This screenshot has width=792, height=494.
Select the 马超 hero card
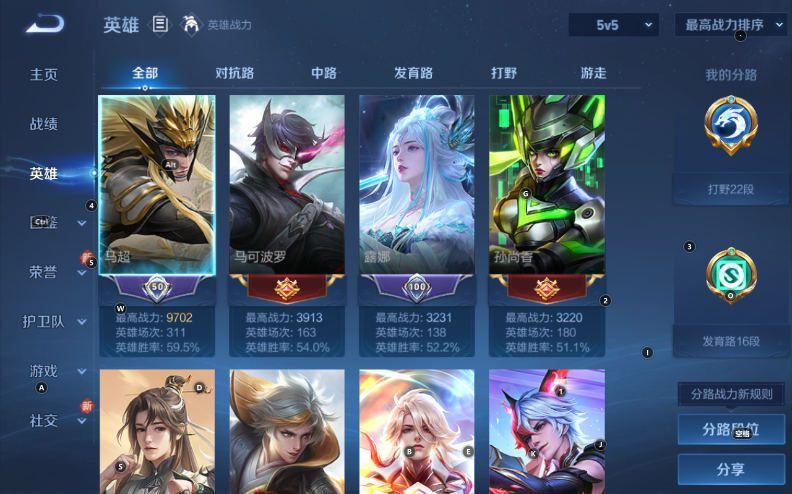(x=157, y=185)
